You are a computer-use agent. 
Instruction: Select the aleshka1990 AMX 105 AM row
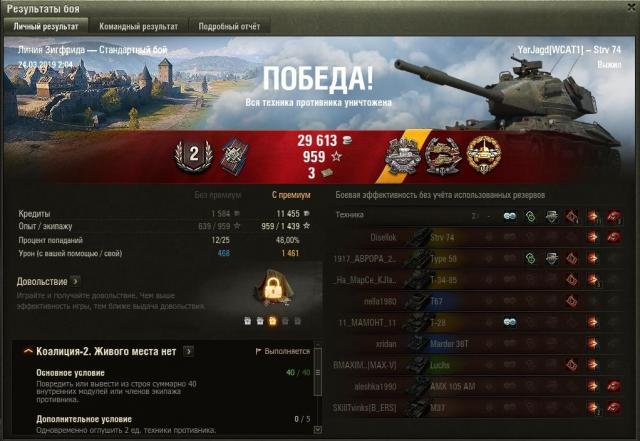point(478,385)
